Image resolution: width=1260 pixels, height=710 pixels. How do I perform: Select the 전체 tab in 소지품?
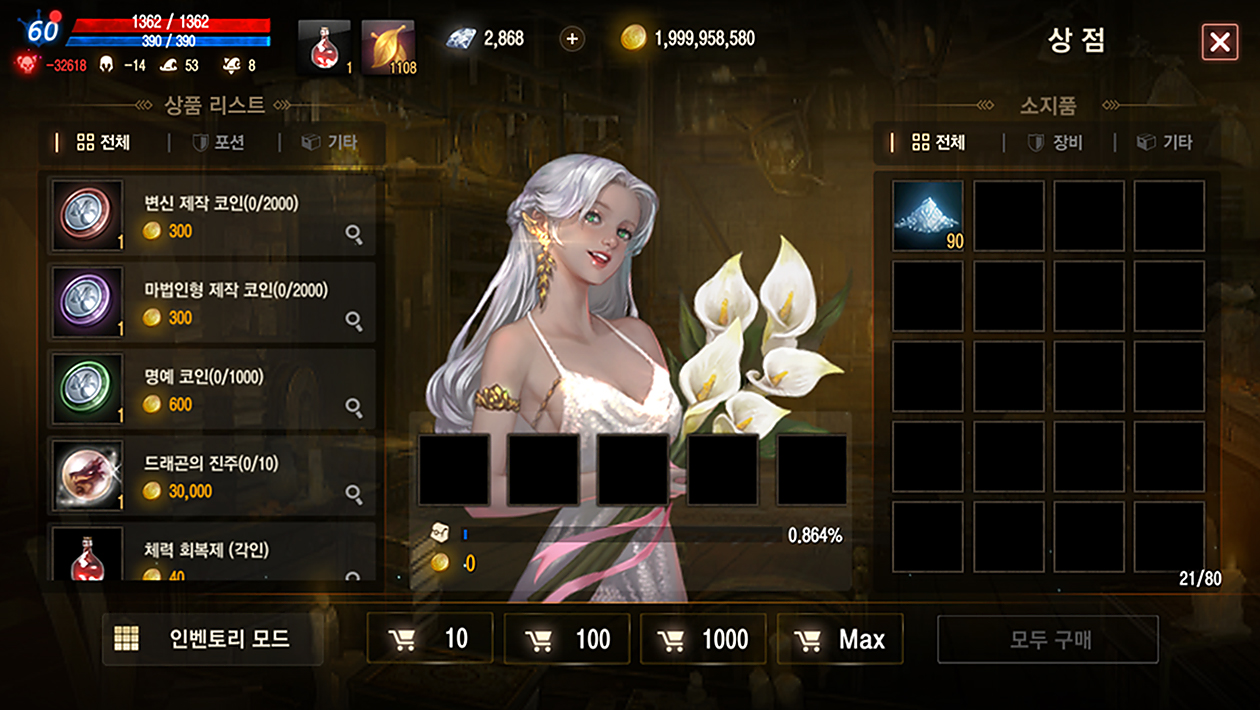coord(938,143)
